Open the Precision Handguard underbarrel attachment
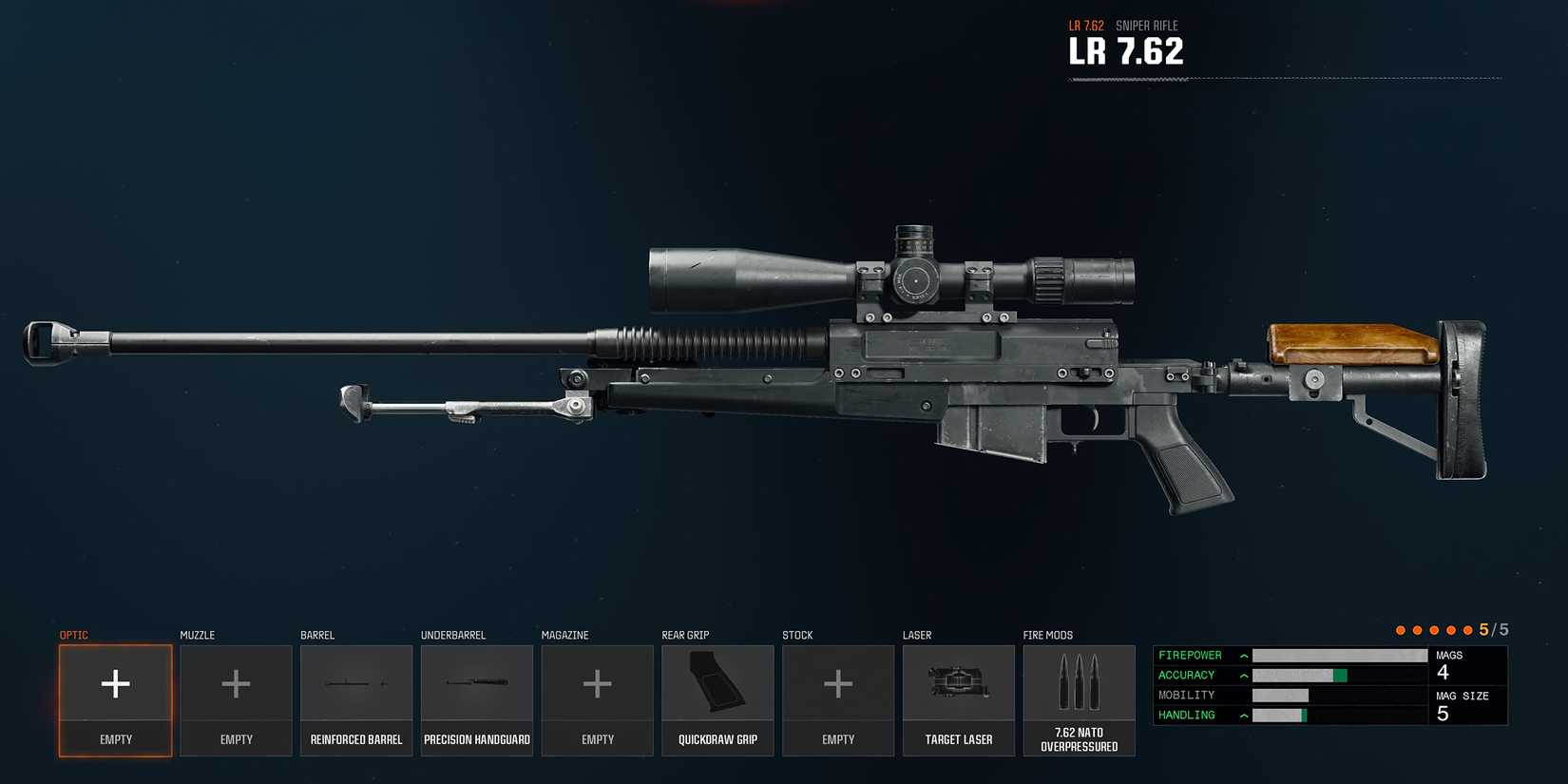Screen dimensions: 1568x784 tap(476, 682)
